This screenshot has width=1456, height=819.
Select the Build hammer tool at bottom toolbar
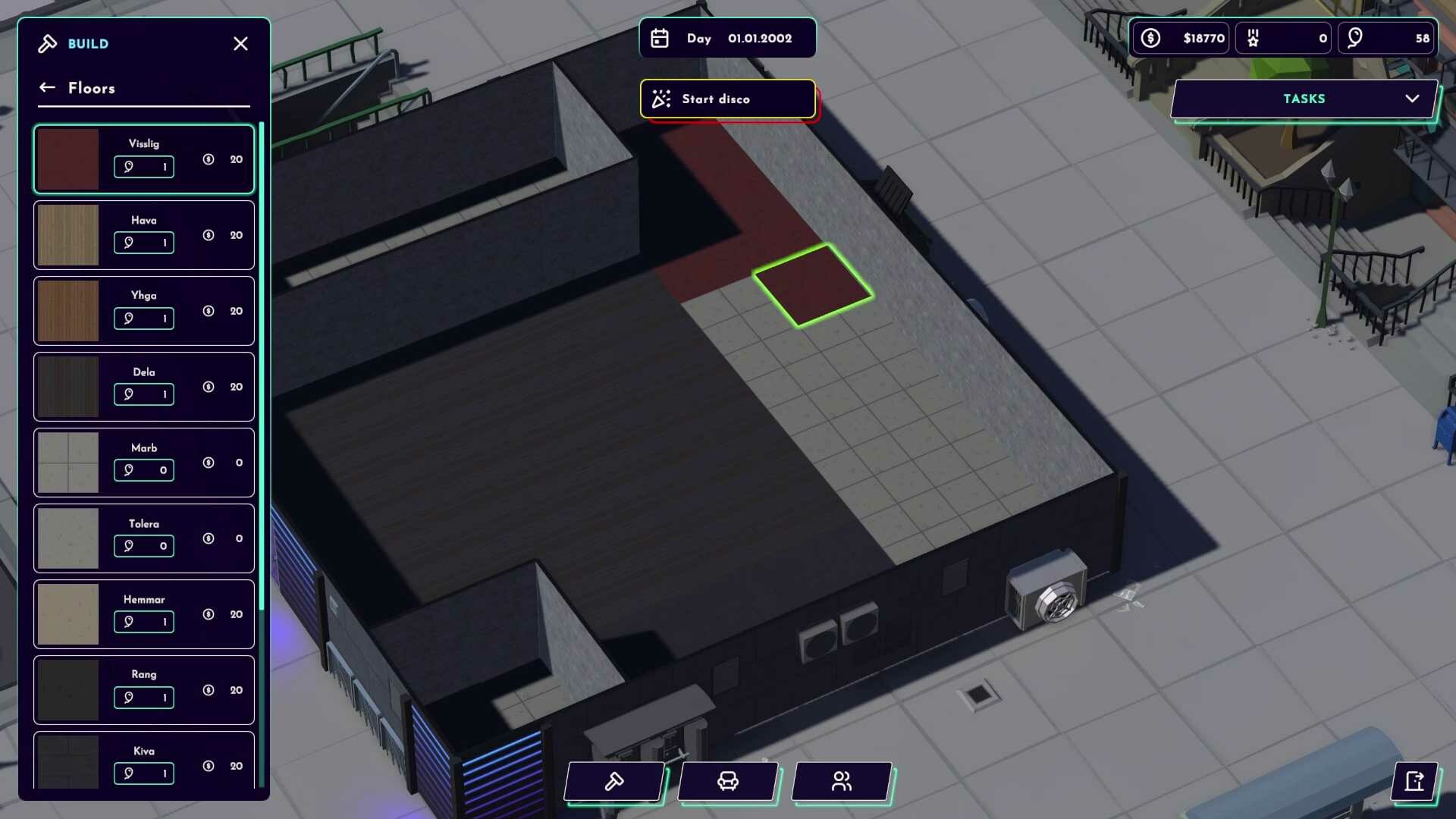(614, 782)
